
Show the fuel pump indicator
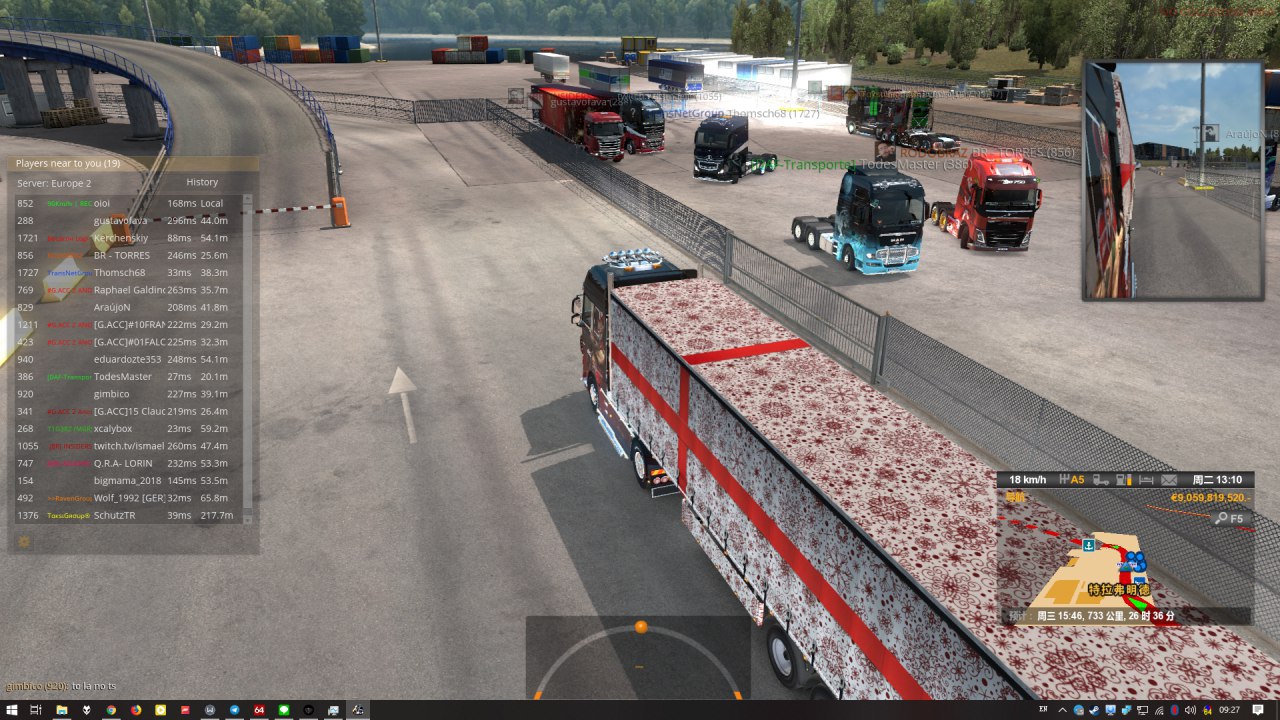pyautogui.click(x=1123, y=480)
